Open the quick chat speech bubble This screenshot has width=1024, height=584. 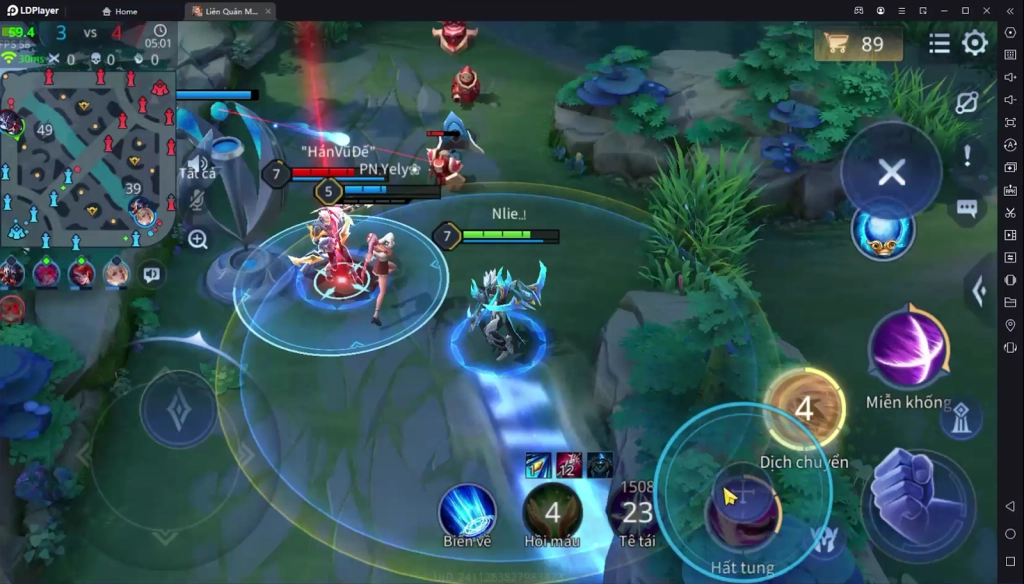coord(967,208)
